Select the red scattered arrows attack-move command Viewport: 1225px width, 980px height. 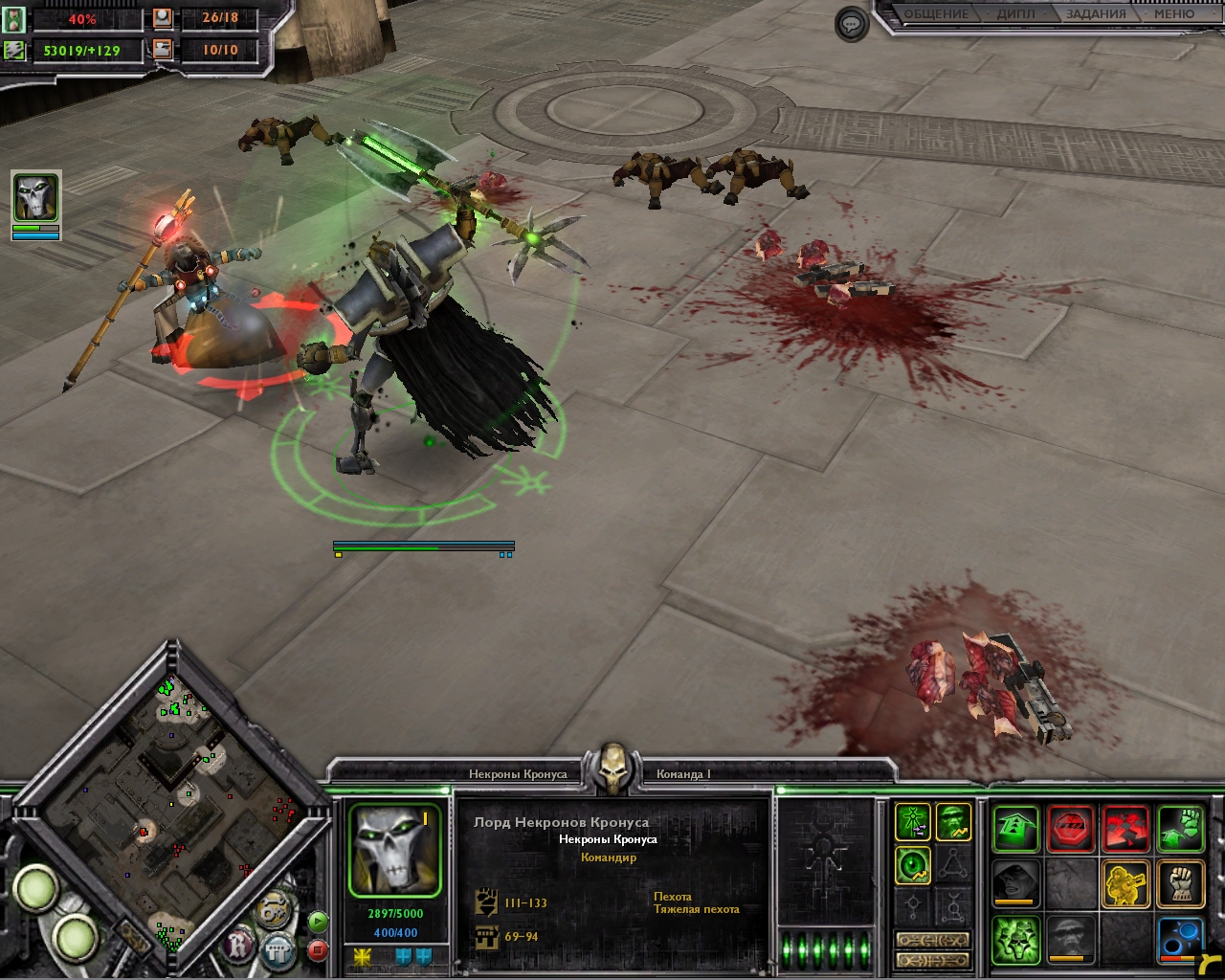click(1125, 827)
